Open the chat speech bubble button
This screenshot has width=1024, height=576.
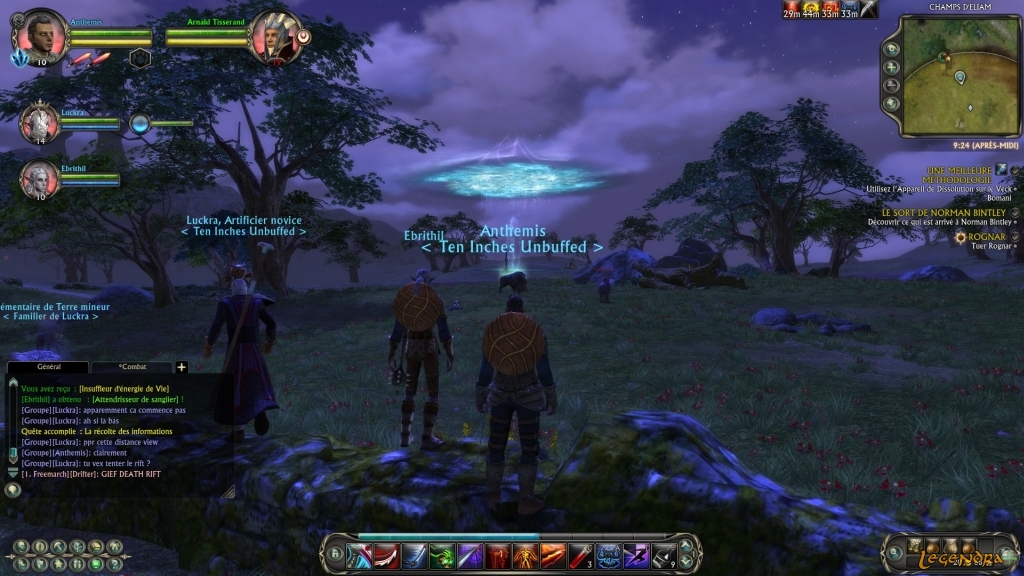[x=13, y=490]
